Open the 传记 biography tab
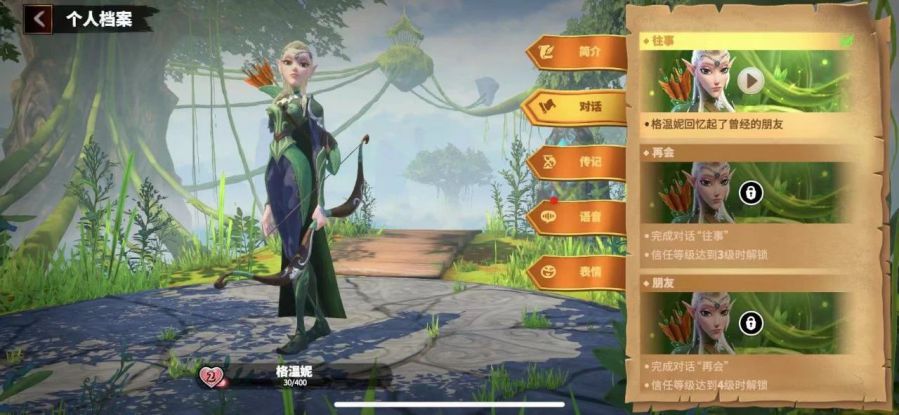Viewport: 899px width, 415px height. pyautogui.click(x=576, y=161)
